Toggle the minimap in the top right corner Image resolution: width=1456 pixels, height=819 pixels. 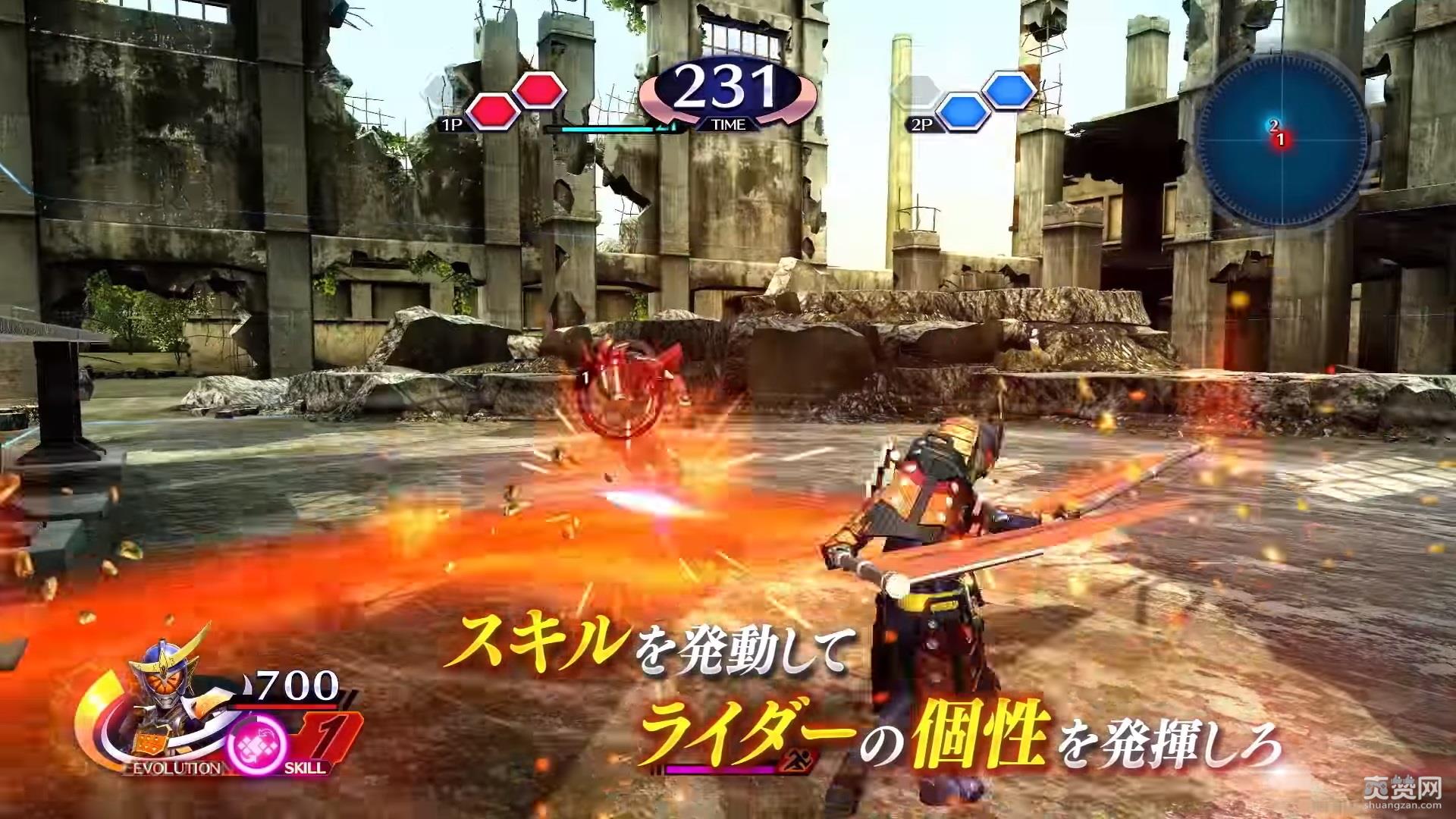point(1282,140)
